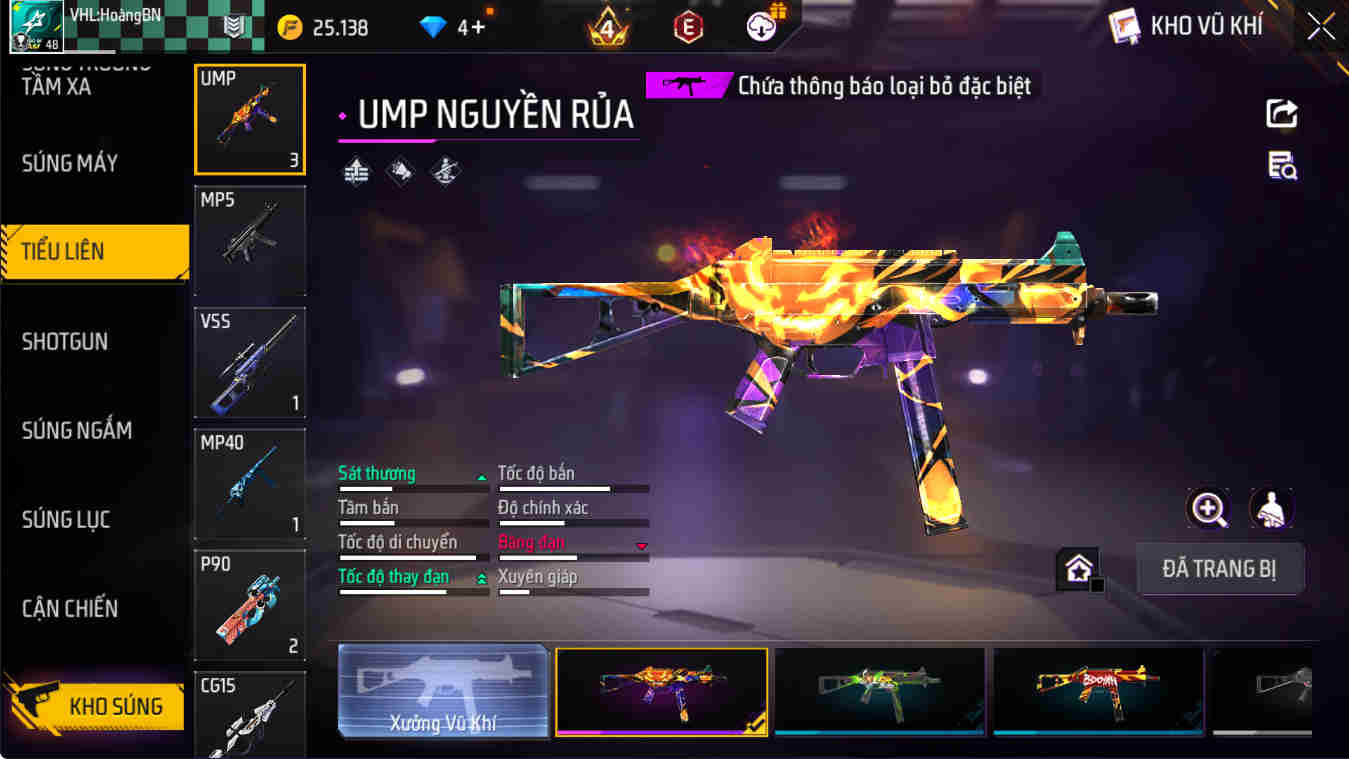Select the green UMP skin thumbnail
Image resolution: width=1349 pixels, height=759 pixels.
tap(879, 691)
